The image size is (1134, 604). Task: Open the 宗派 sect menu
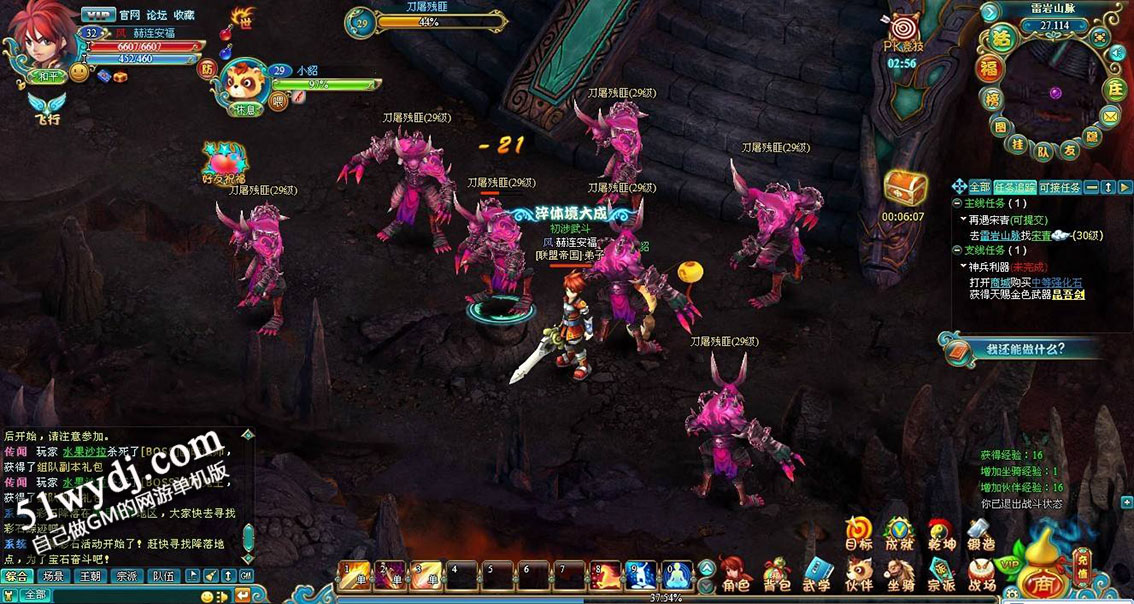(941, 573)
